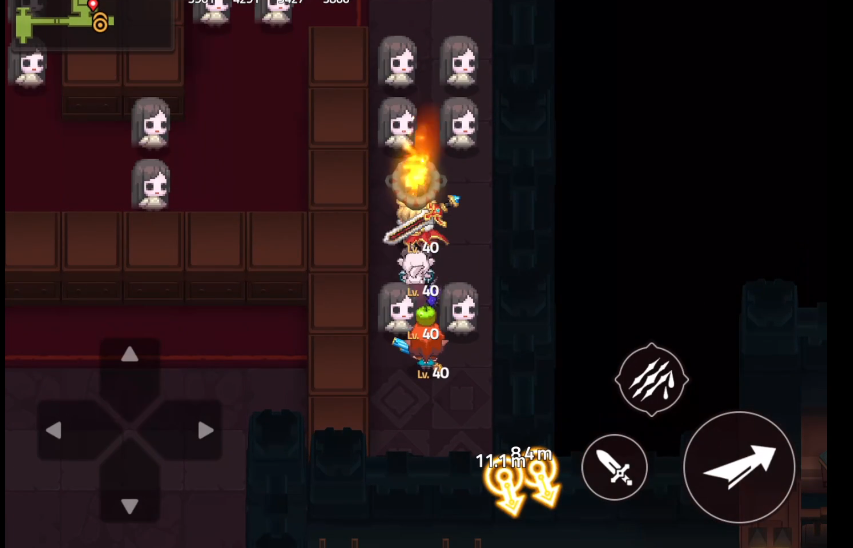Tap the up arrow on the D-pad
This screenshot has height=548, width=853.
pos(129,355)
